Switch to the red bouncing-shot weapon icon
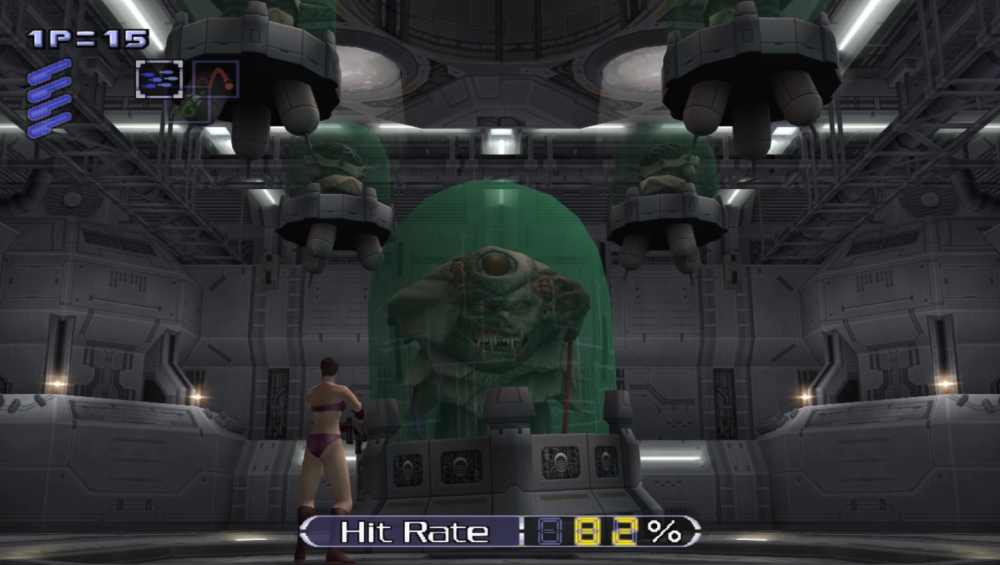This screenshot has width=1000, height=565. coord(215,78)
